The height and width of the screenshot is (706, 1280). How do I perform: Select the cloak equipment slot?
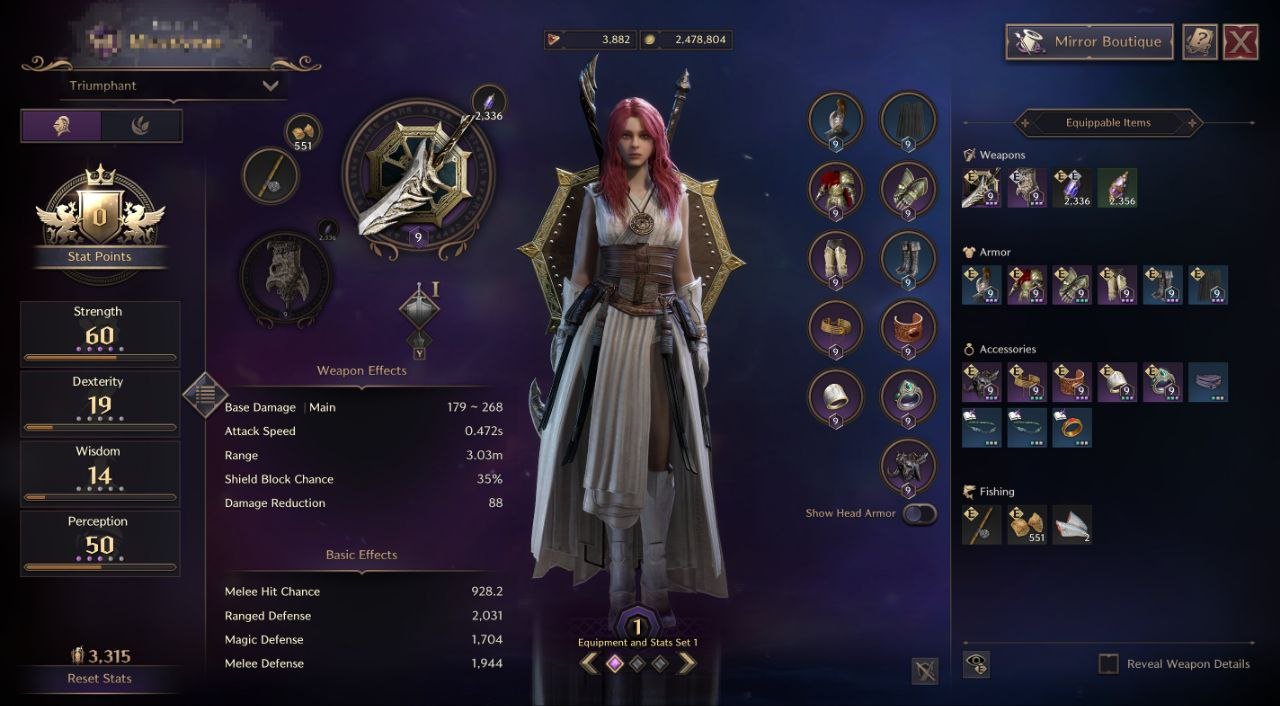[x=908, y=121]
